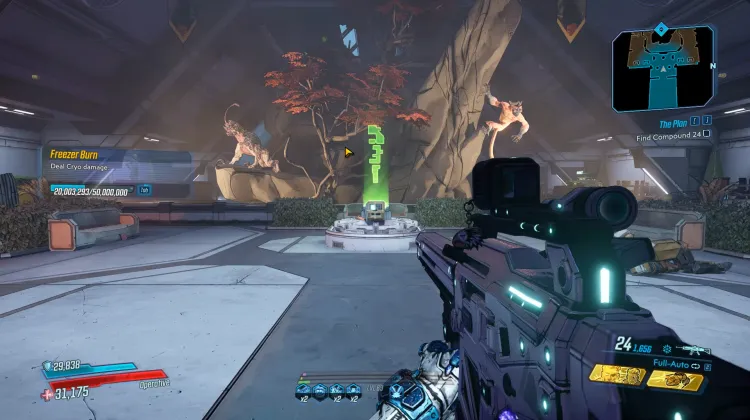Tick the Find Compound 24 objective checkbox
Viewport: 750px width, 420px height.
tap(707, 134)
